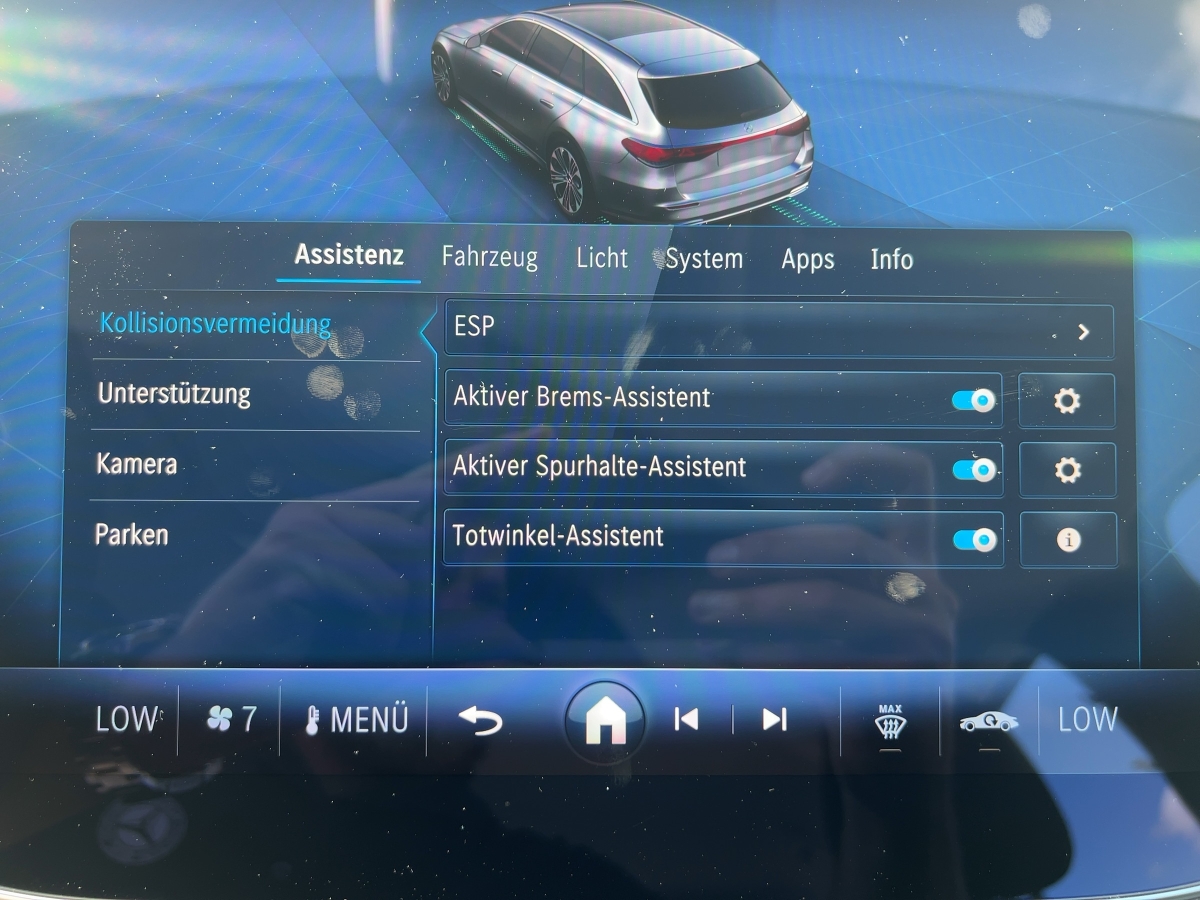This screenshot has width=1200, height=900.
Task: Show Totwinkel-Assistent info
Action: pos(1068,540)
